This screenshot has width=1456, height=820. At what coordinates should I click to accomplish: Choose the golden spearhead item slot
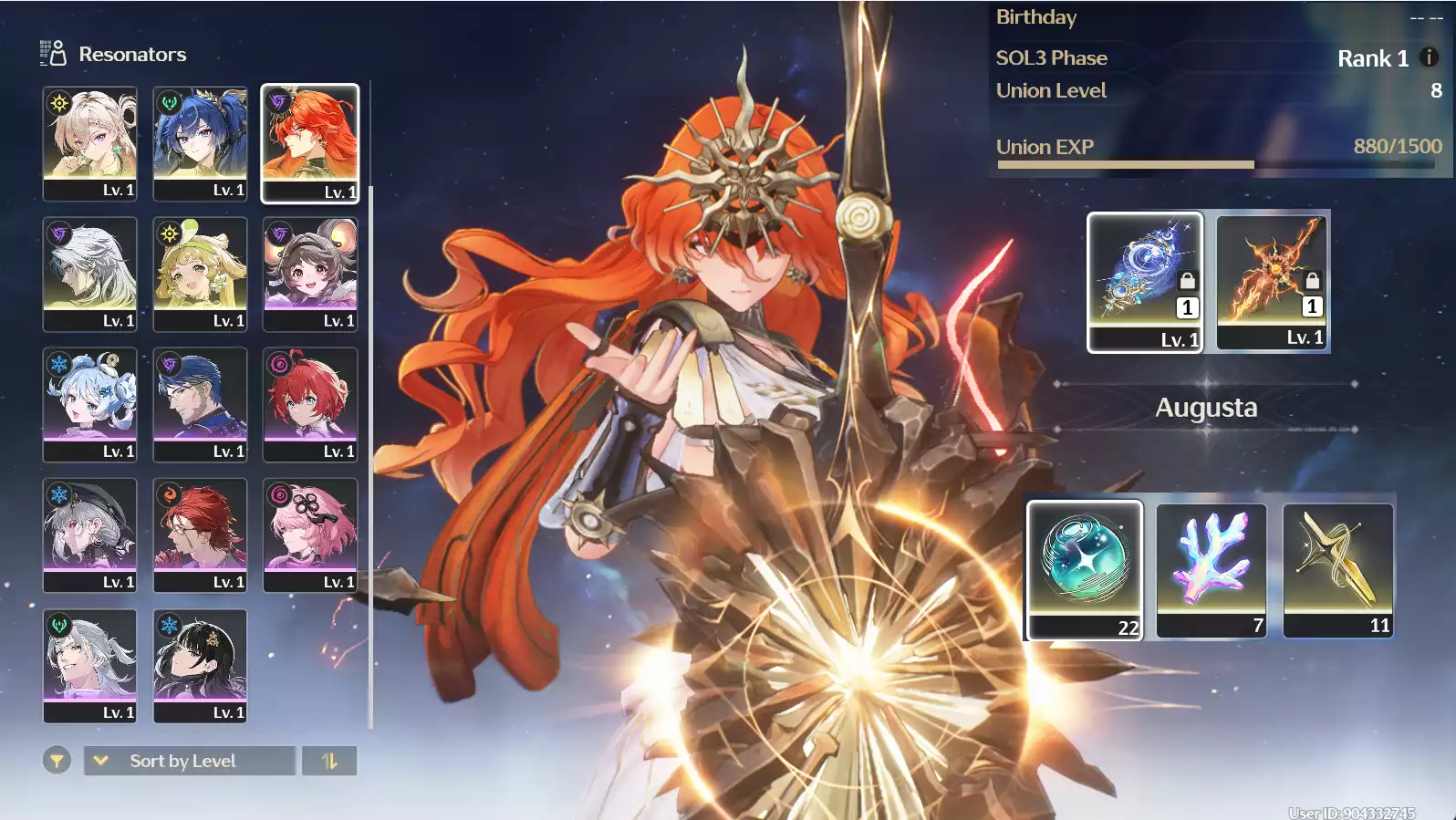[1338, 569]
